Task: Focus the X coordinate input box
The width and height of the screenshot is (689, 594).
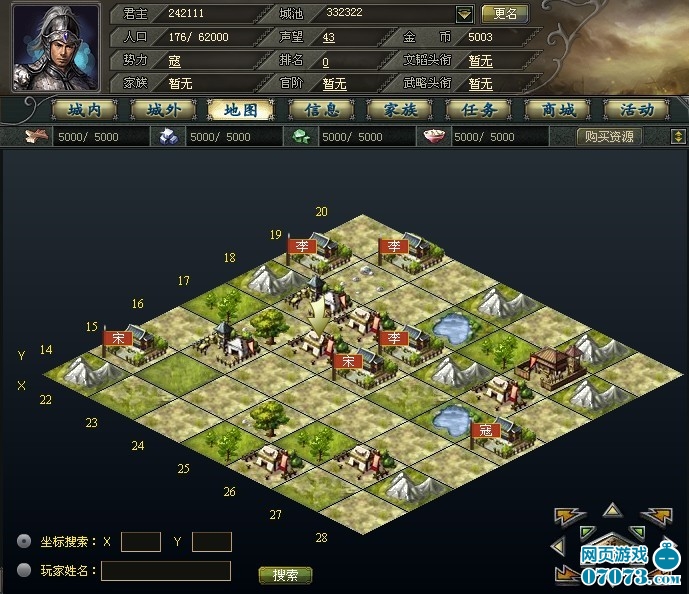Action: pyautogui.click(x=140, y=542)
